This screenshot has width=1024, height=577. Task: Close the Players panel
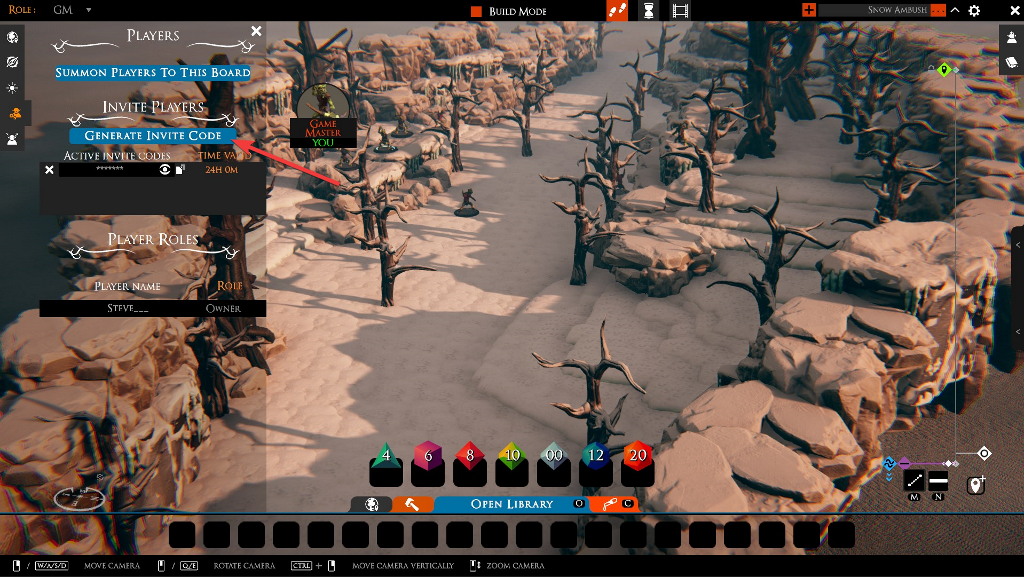256,32
